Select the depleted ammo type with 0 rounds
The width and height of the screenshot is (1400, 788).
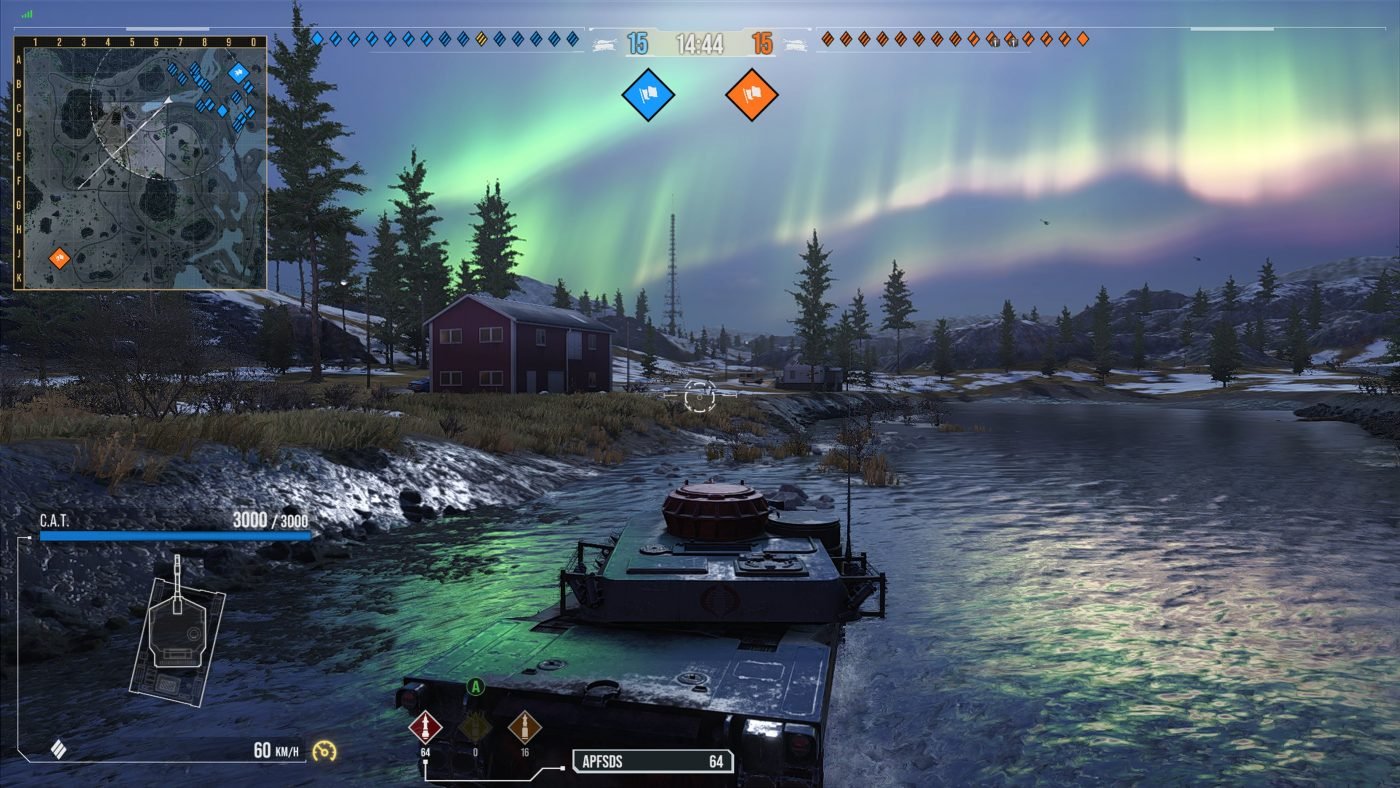475,727
